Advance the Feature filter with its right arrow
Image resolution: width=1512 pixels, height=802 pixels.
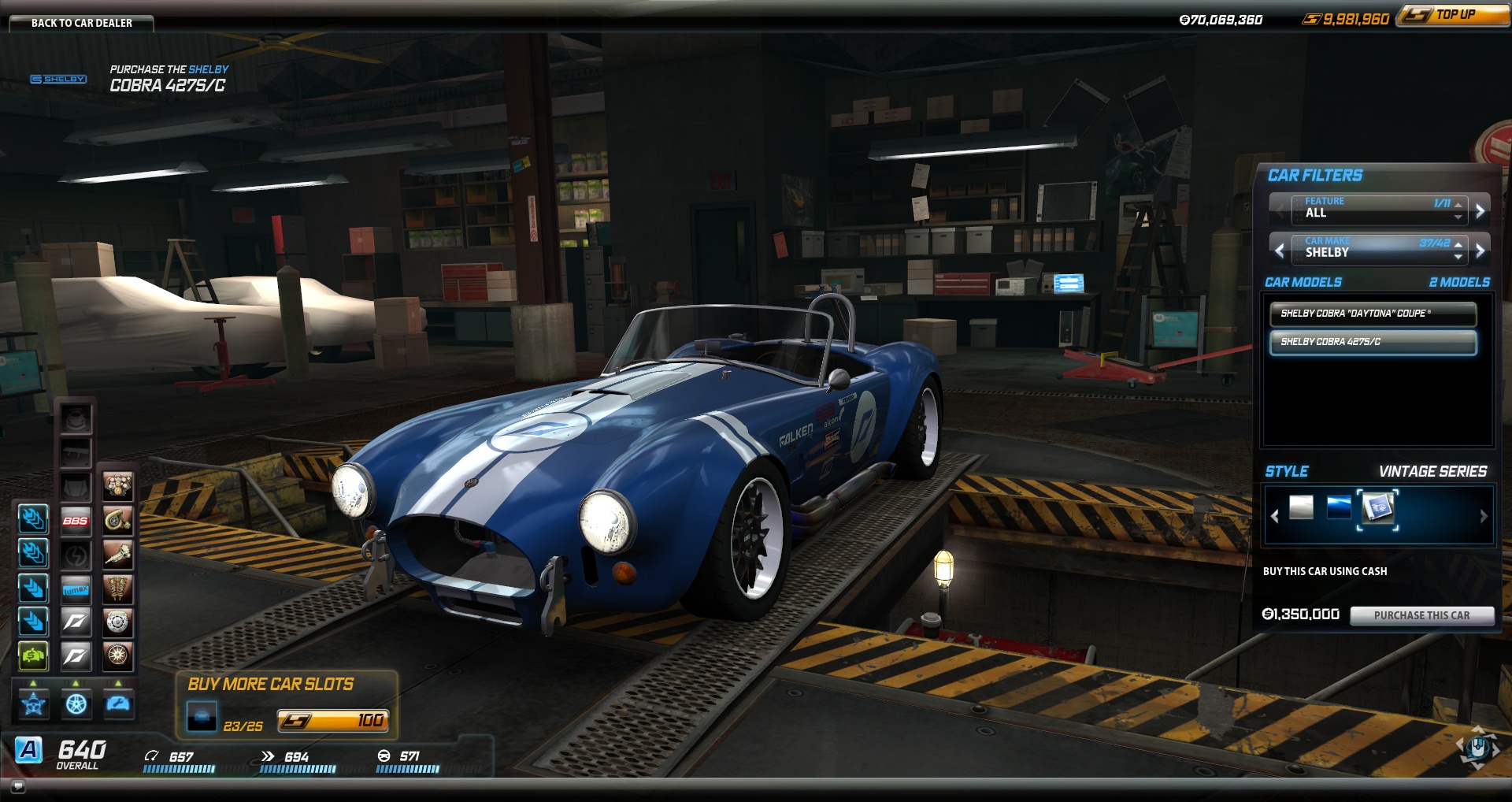tap(1480, 210)
